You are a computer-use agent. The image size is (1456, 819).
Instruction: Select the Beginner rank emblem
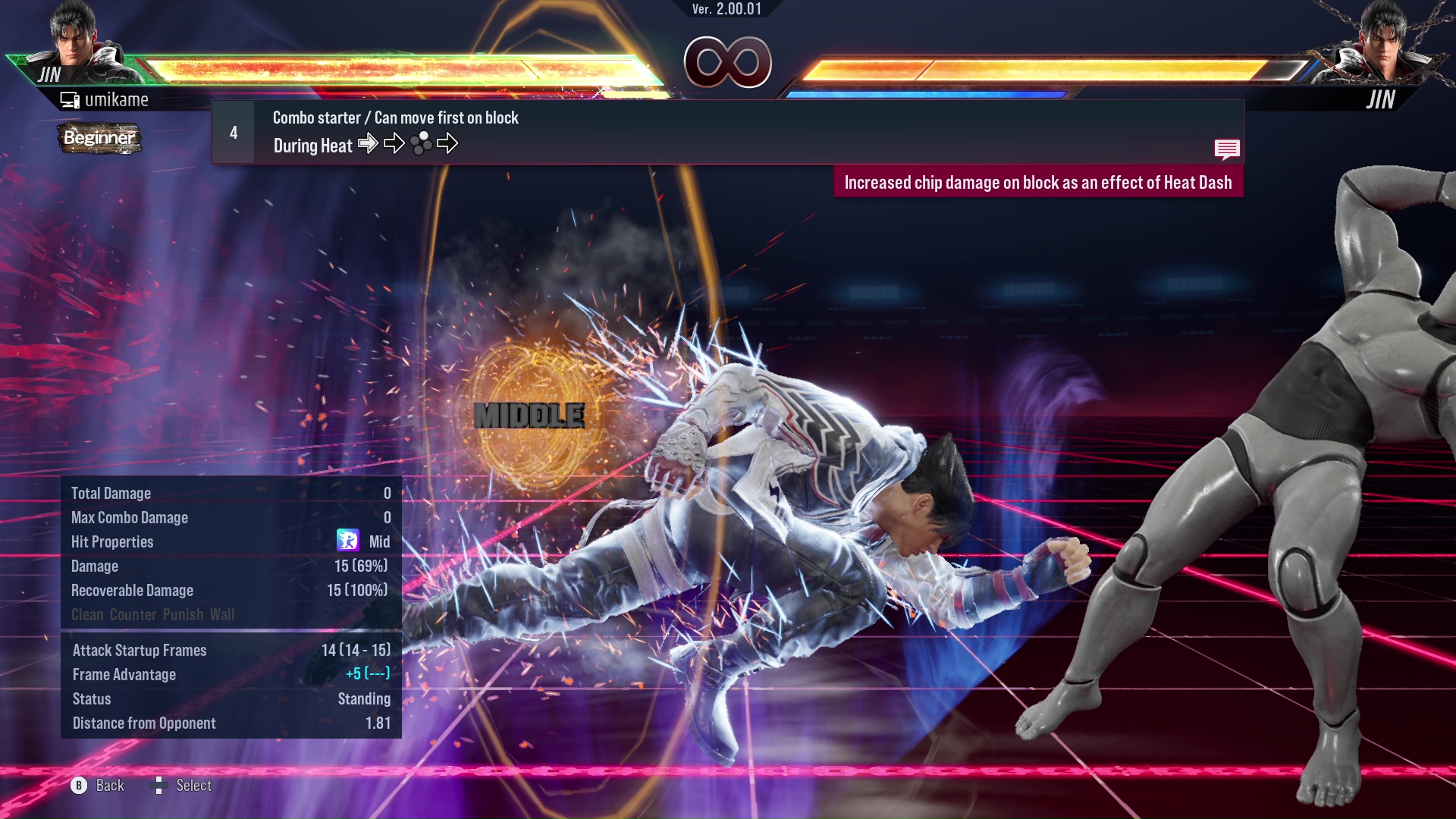99,139
